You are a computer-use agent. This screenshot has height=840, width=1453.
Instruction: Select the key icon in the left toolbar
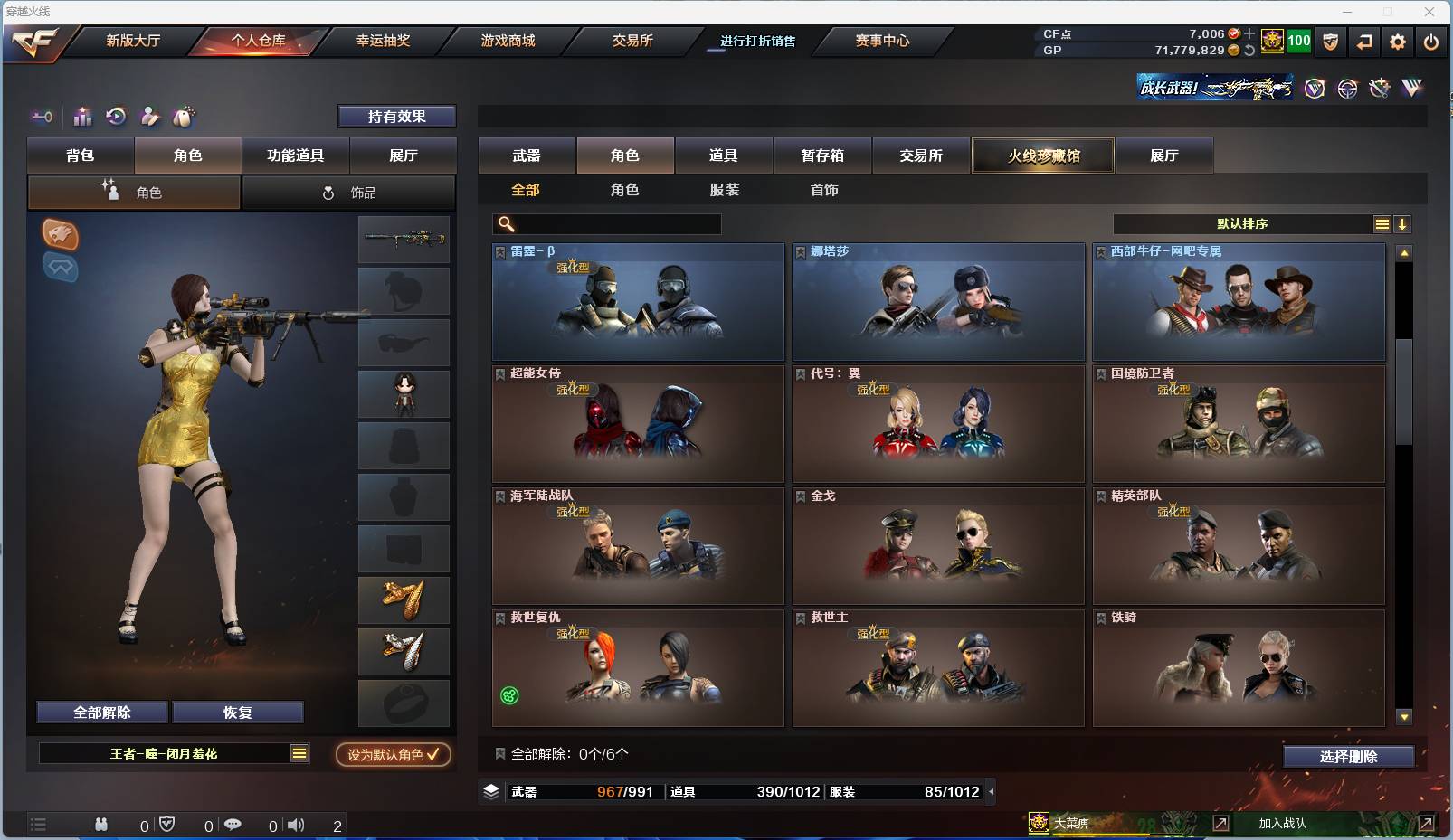(42, 117)
